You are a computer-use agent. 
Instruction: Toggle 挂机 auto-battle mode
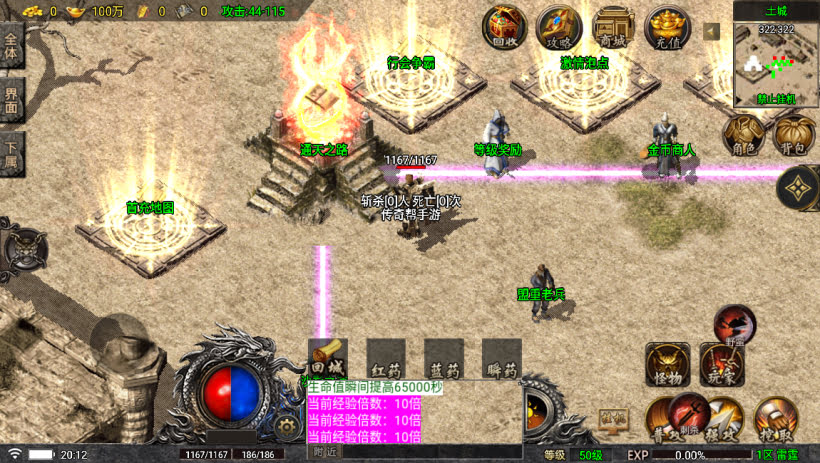pyautogui.click(x=613, y=418)
